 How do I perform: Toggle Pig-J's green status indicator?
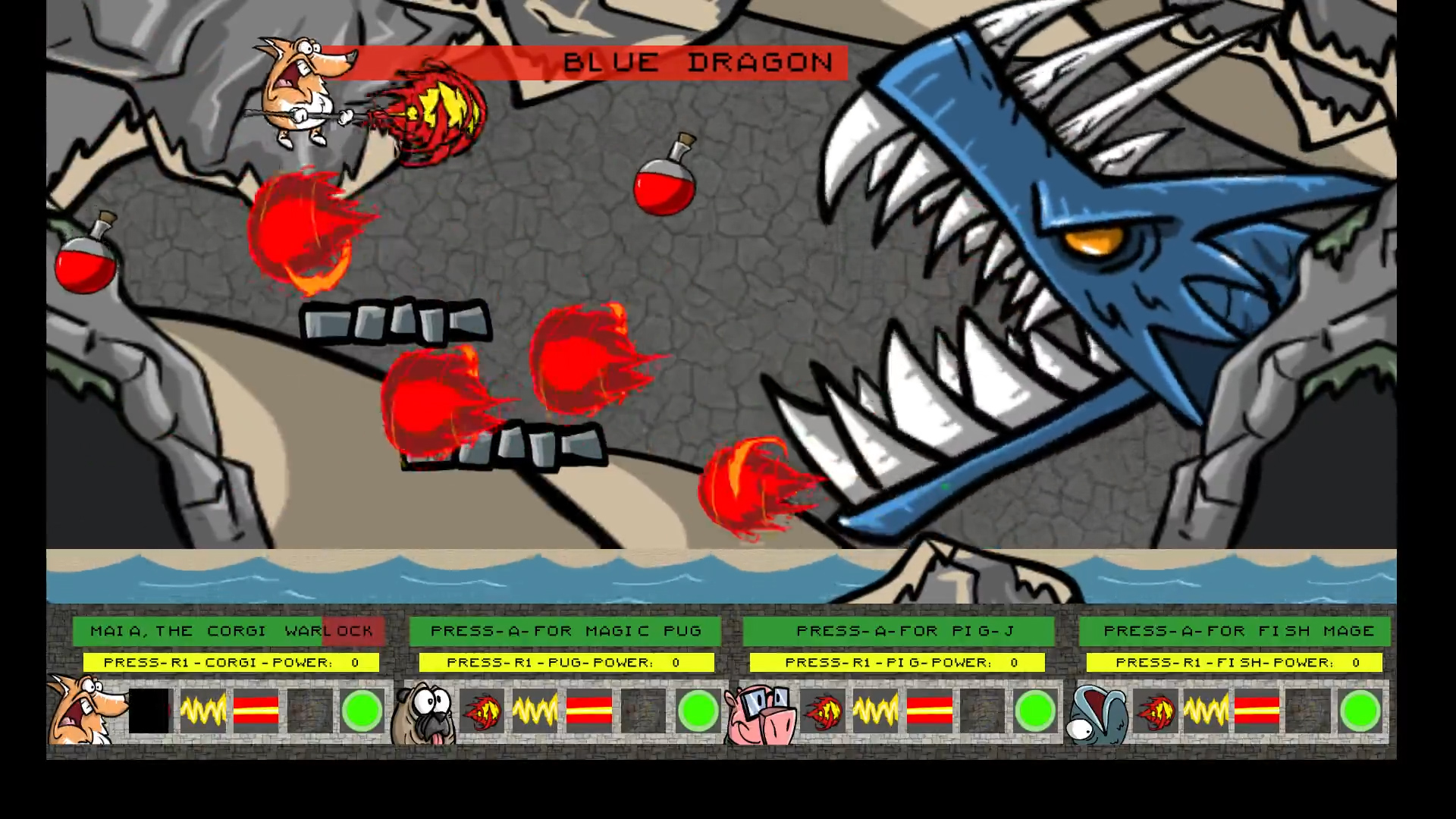(1034, 711)
